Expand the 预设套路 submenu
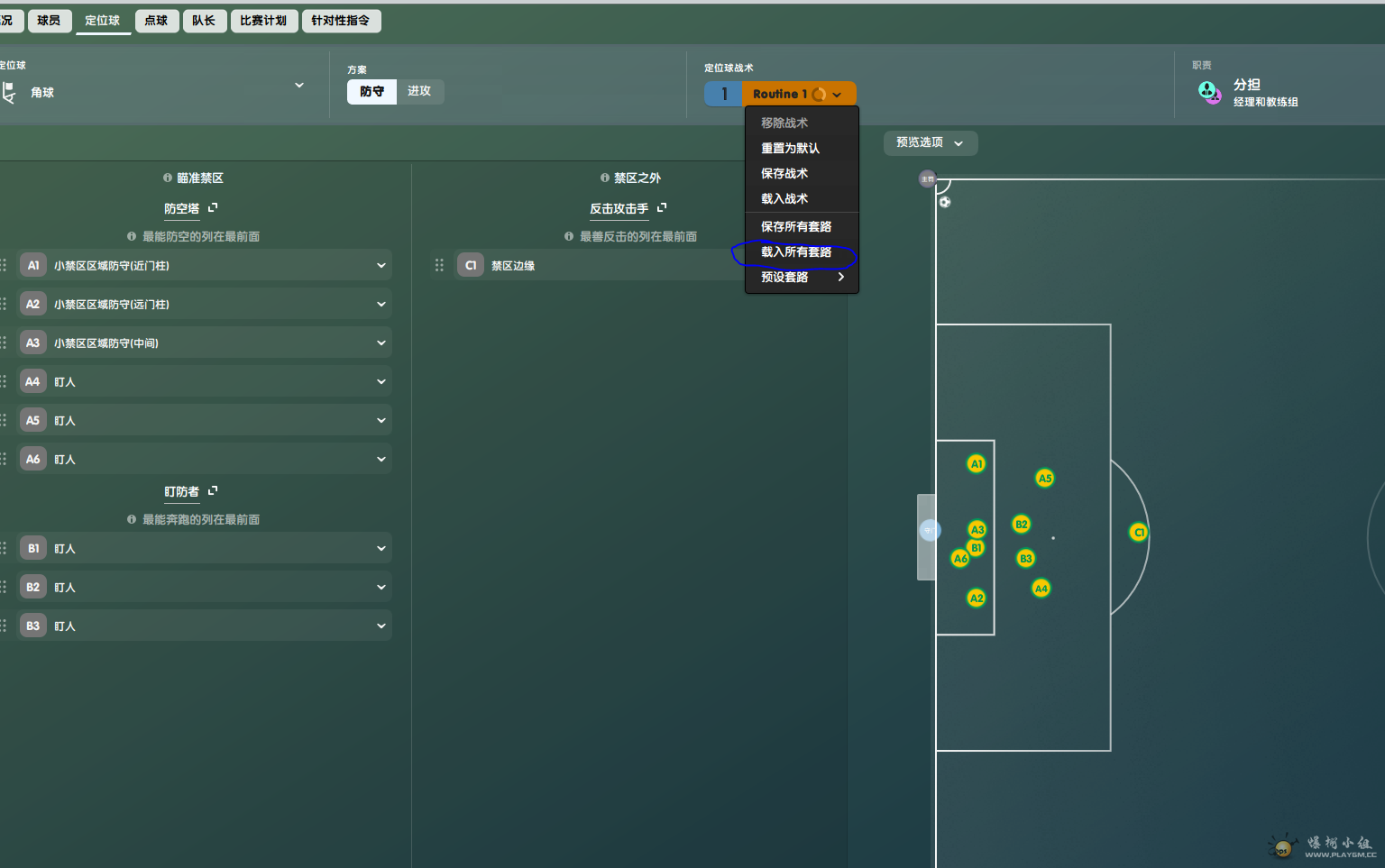This screenshot has height=868, width=1385. [x=802, y=277]
